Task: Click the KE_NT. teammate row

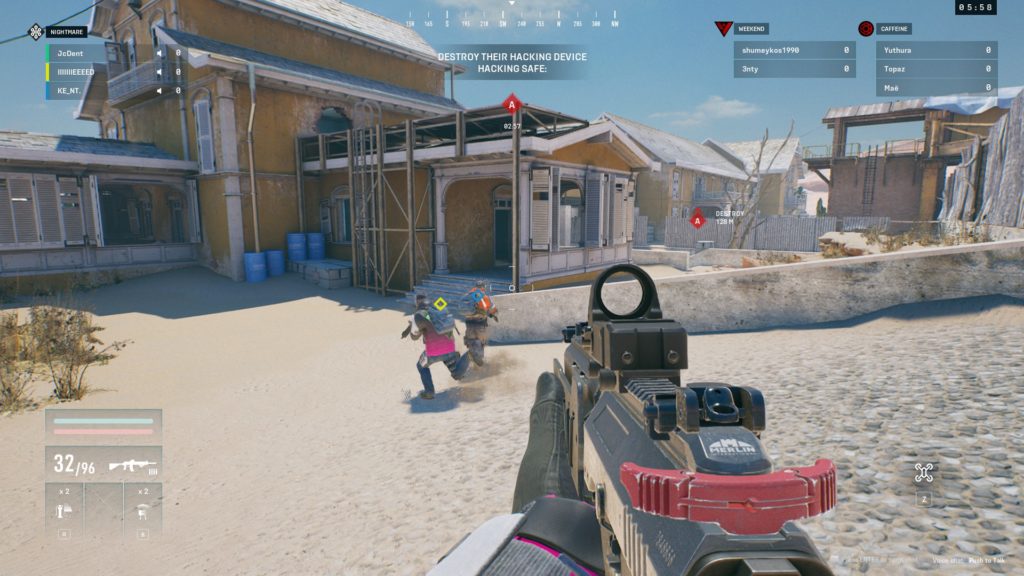Action: pyautogui.click(x=100, y=90)
